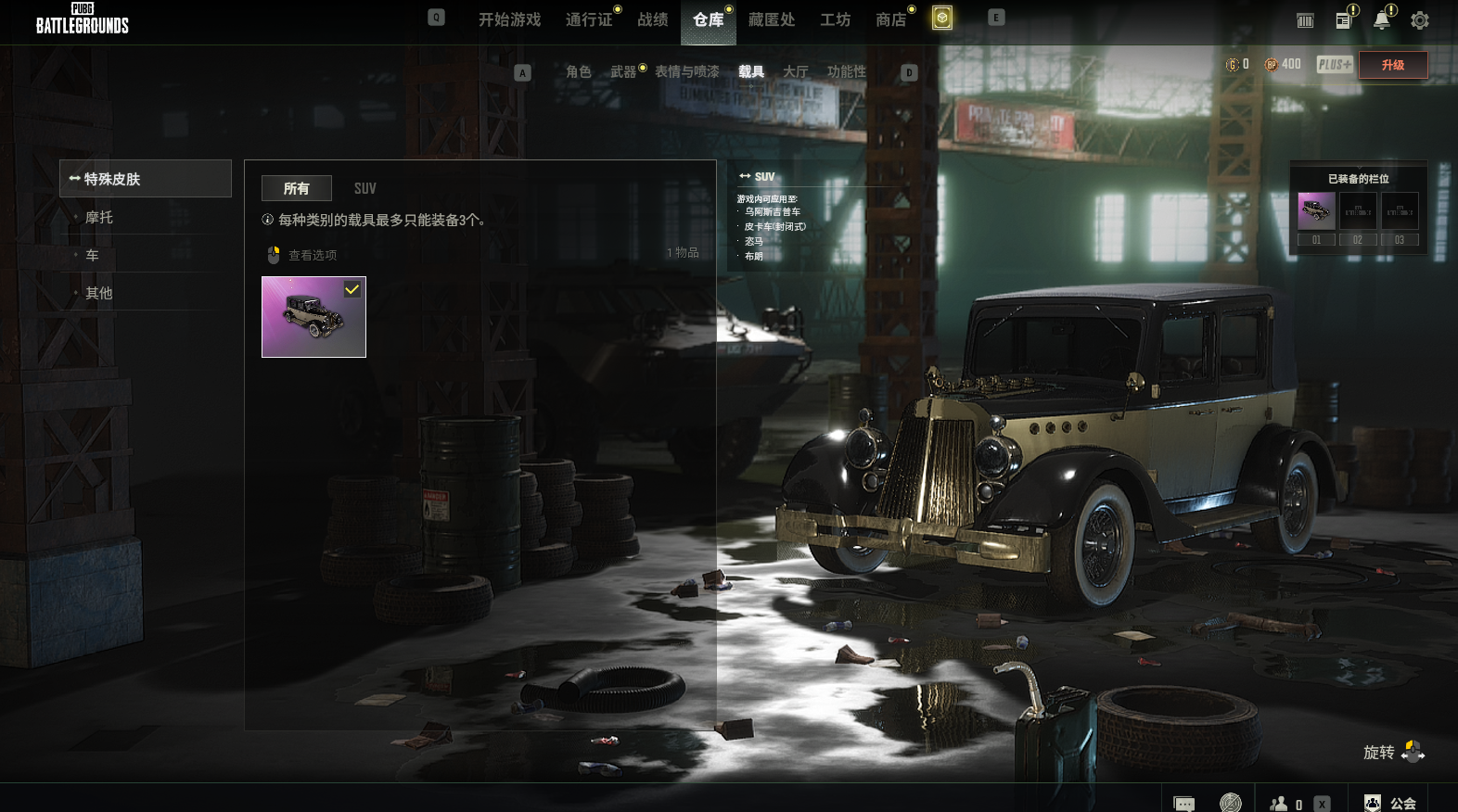Select the vintage car skin thumbnail
This screenshot has width=1458, height=812.
pos(313,317)
